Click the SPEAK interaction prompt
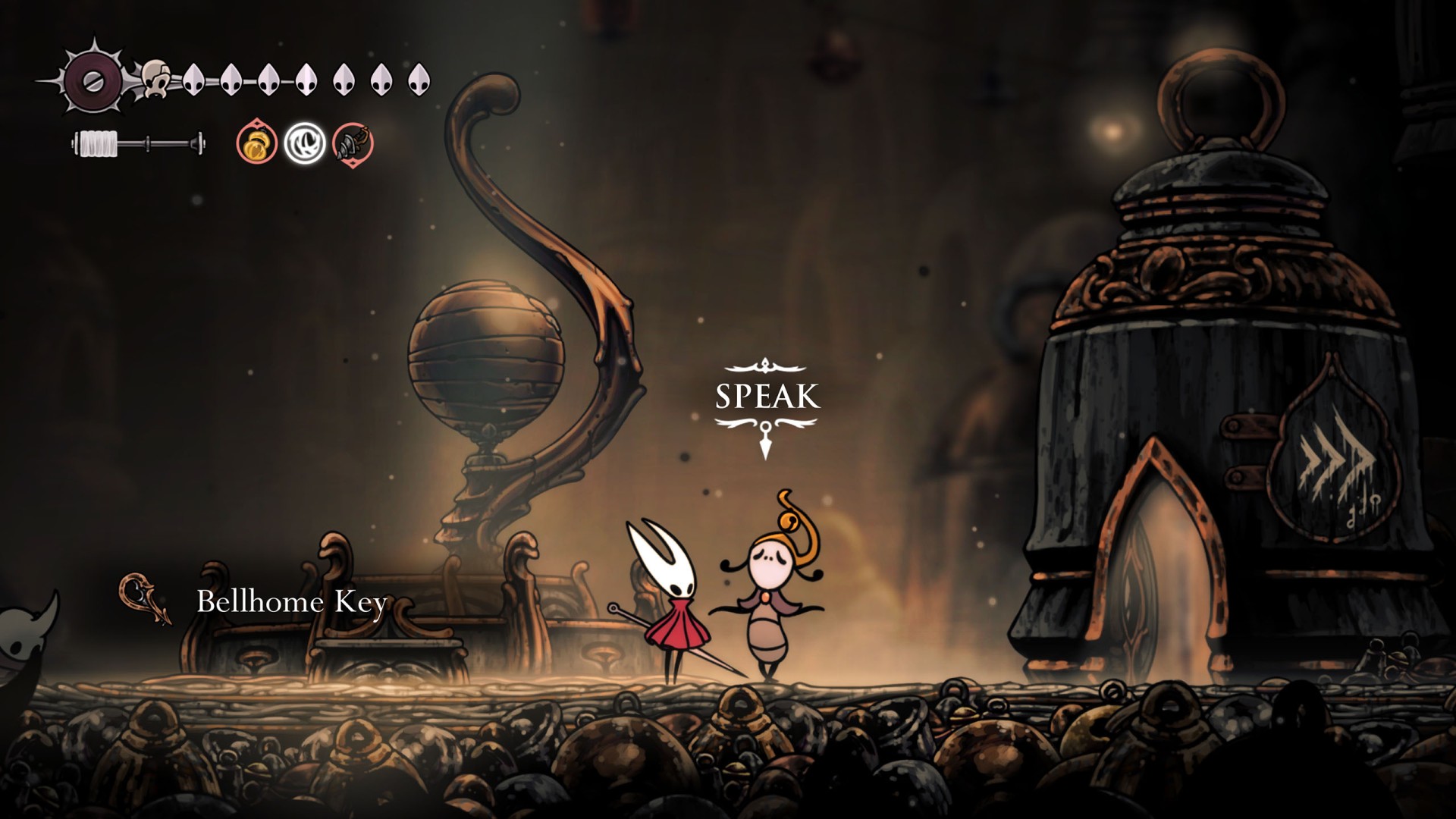Screen dimensions: 1456x819 coord(767,397)
